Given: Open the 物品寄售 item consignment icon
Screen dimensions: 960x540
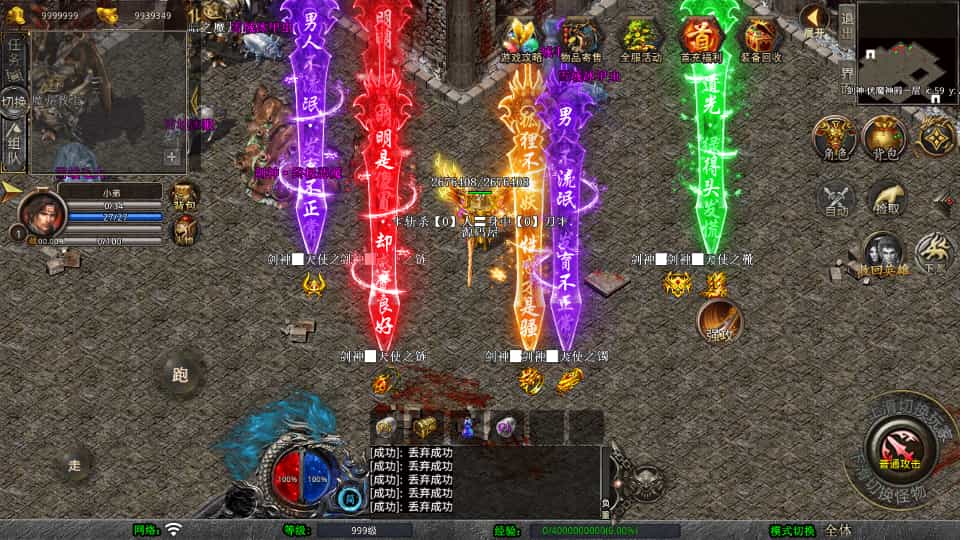Looking at the screenshot, I should pyautogui.click(x=581, y=41).
